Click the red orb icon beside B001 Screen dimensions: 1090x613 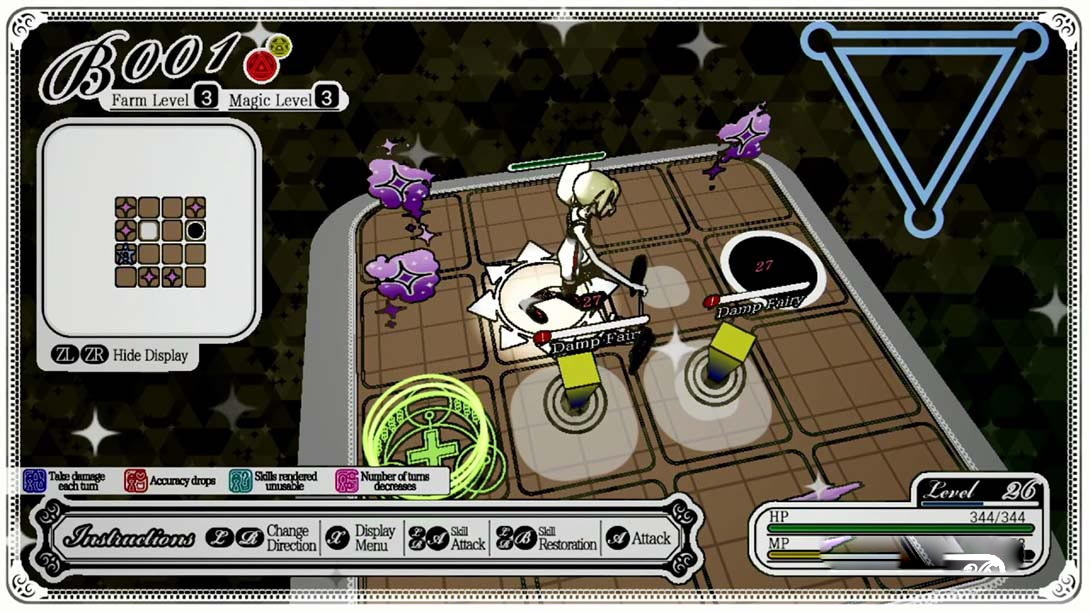258,65
